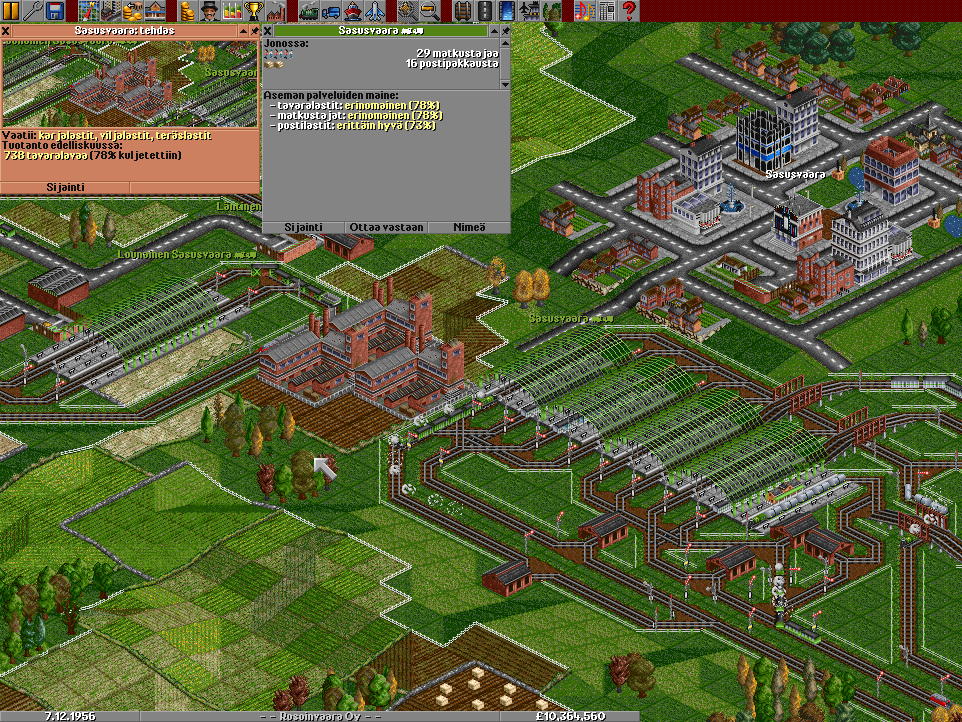
Task: Open the red question mark help menu
Action: point(629,11)
